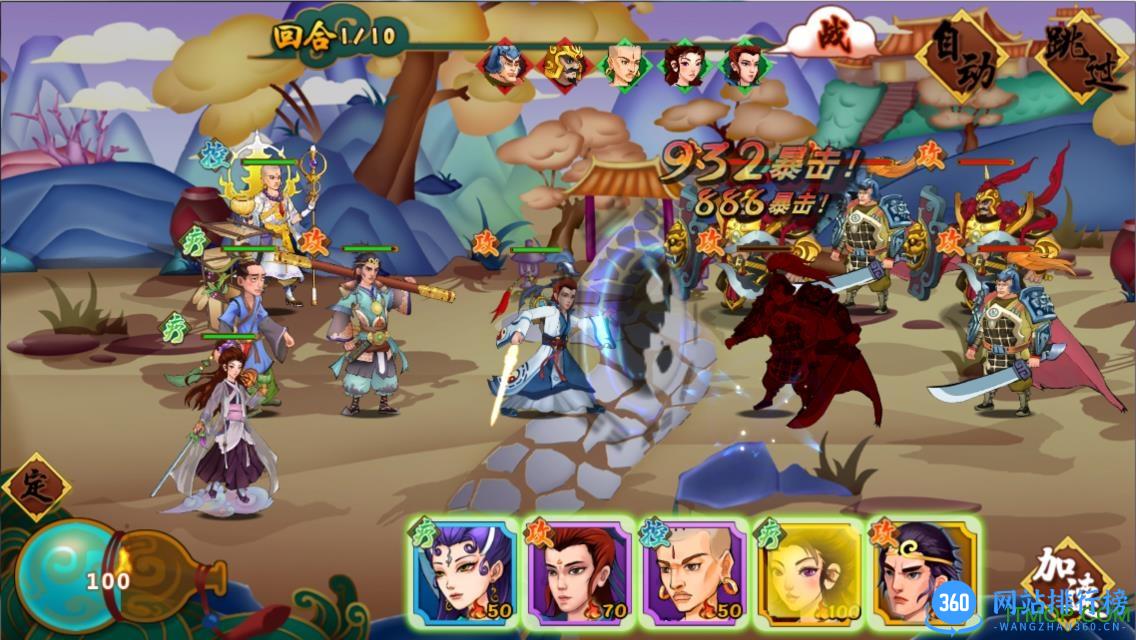Trigger the glowing yellow heroine card
Viewport: 1136px width, 640px height.
pyautogui.click(x=807, y=572)
